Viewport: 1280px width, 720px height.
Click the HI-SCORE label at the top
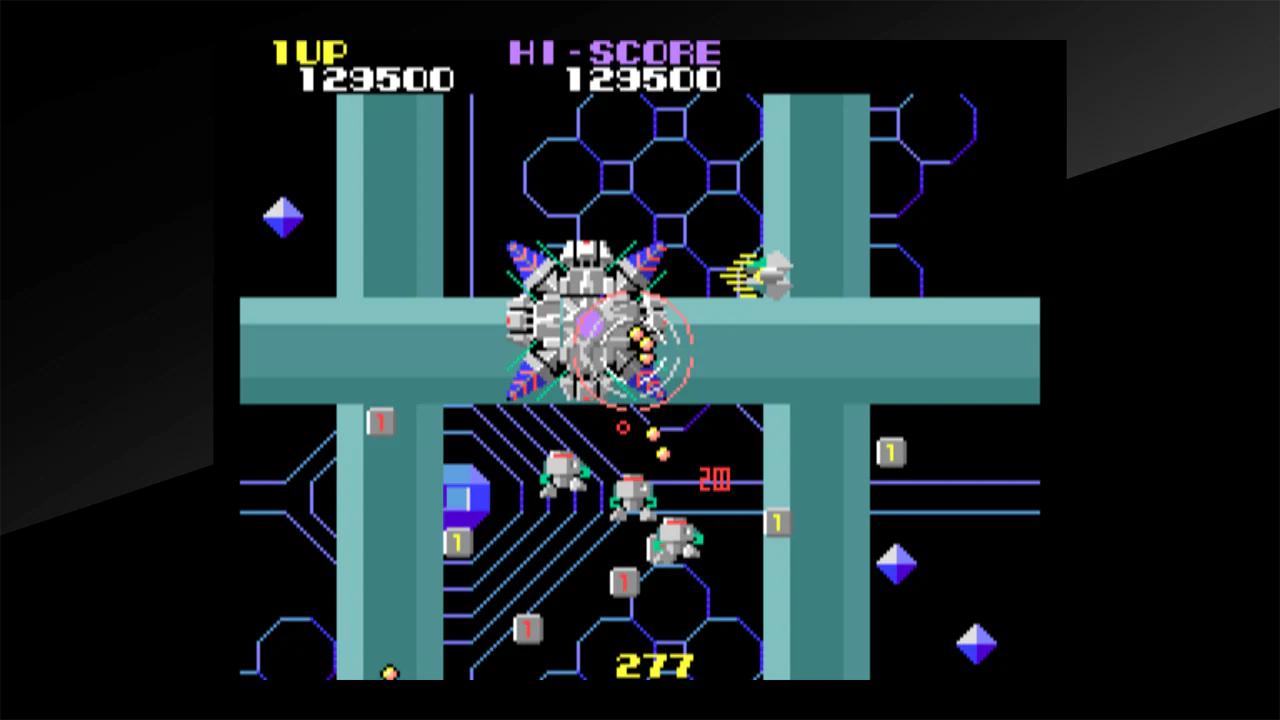(615, 53)
